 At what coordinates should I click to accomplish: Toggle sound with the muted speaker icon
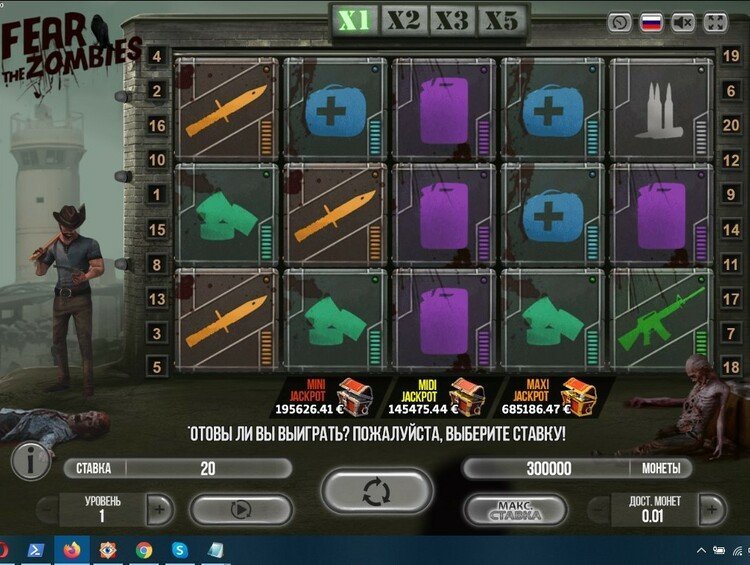click(684, 22)
